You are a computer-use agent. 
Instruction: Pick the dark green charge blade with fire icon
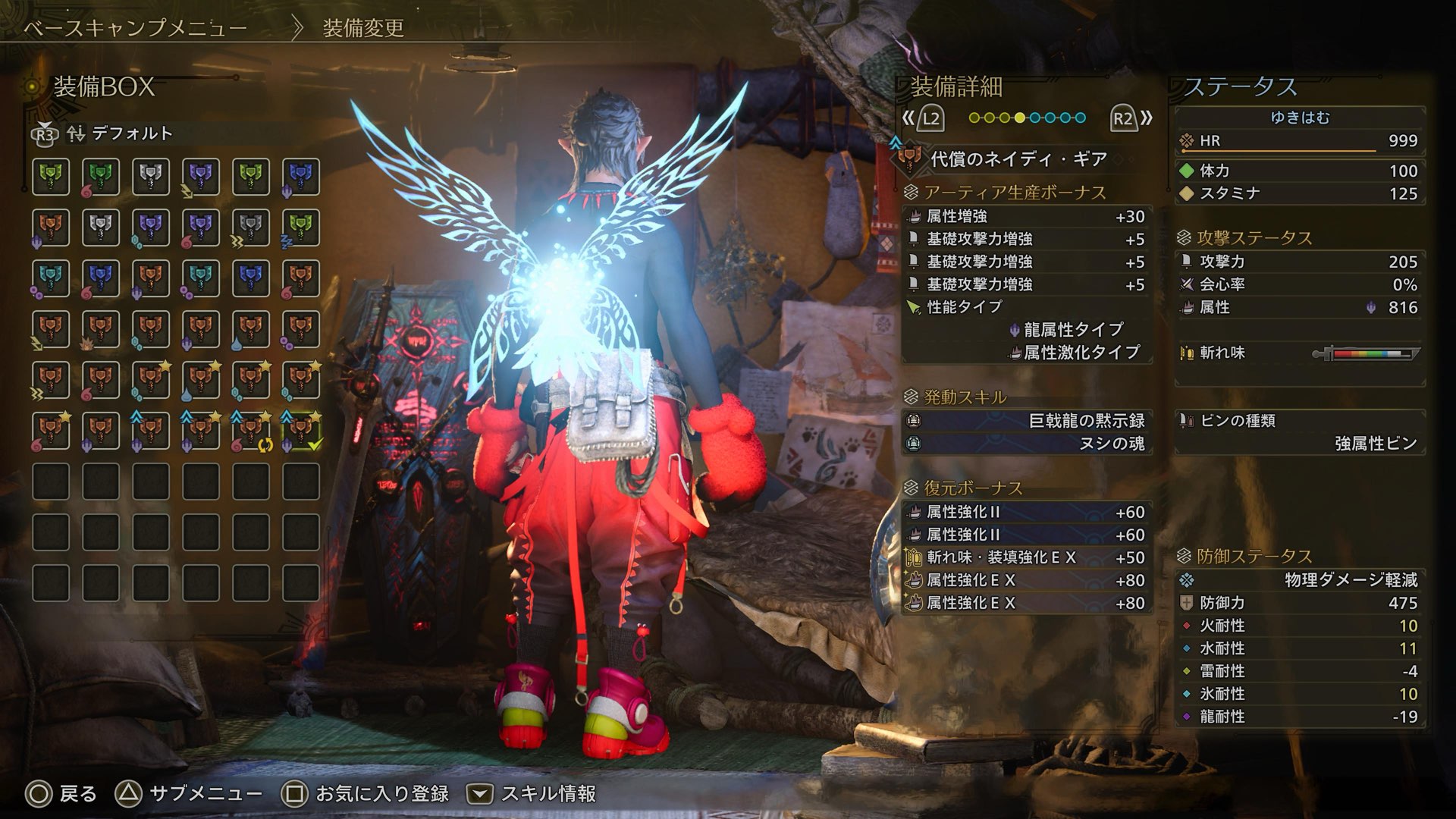tap(101, 177)
